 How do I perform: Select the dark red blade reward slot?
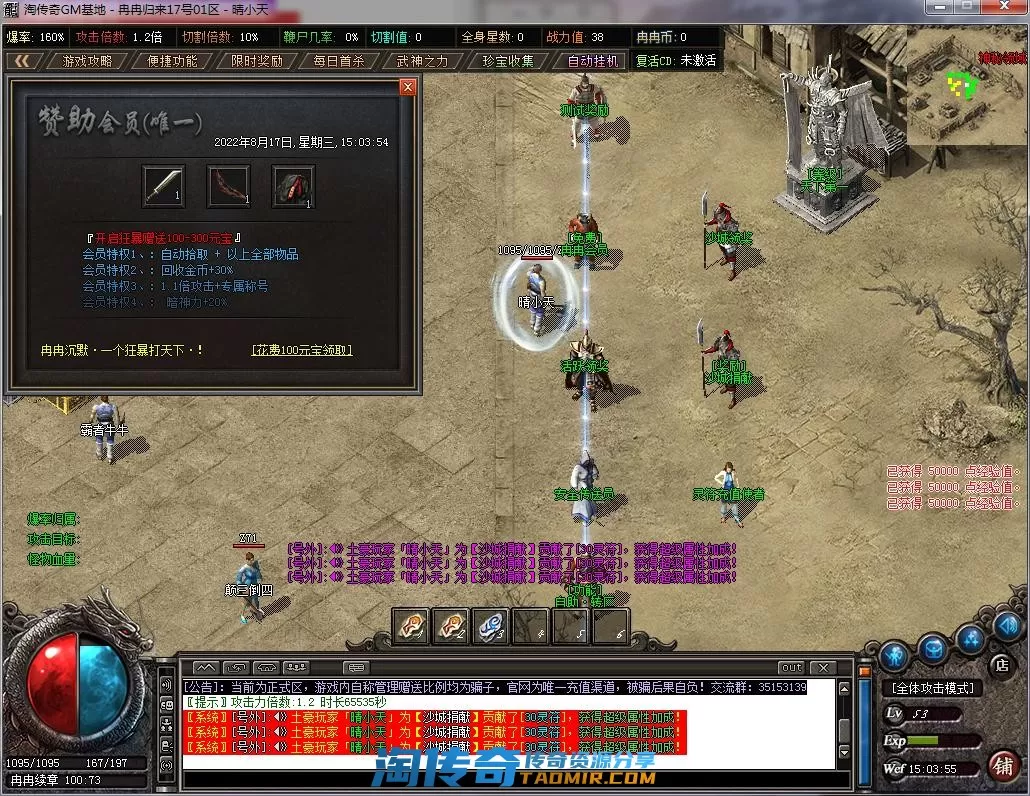click(x=228, y=186)
